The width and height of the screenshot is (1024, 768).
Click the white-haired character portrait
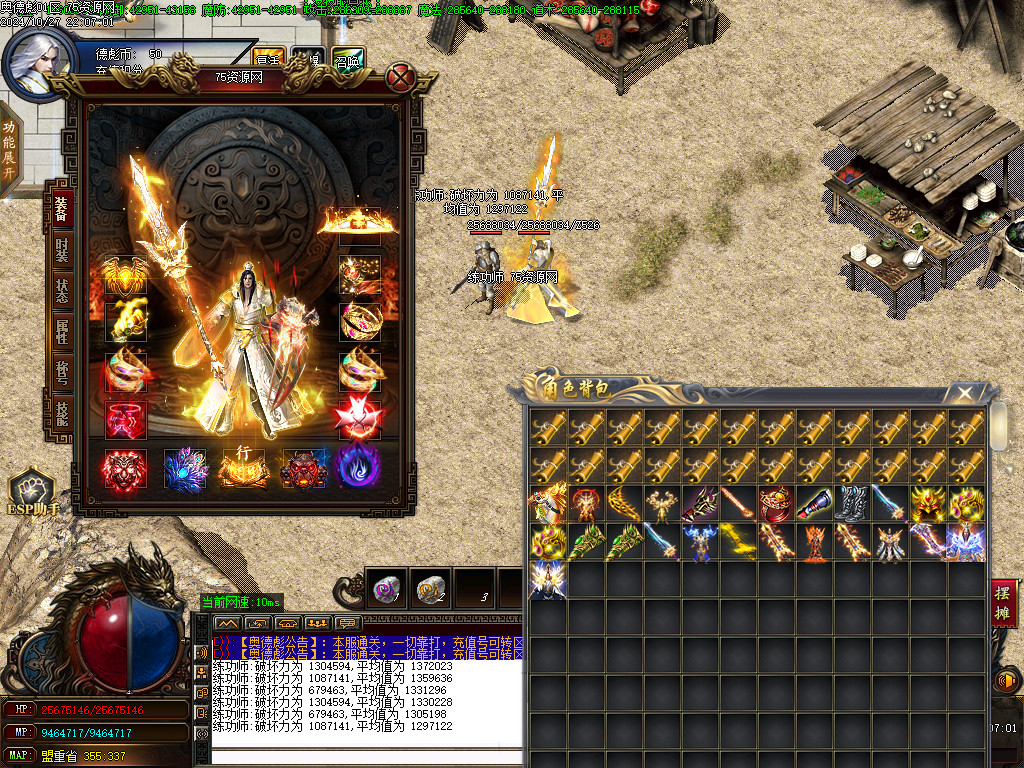pyautogui.click(x=36, y=62)
